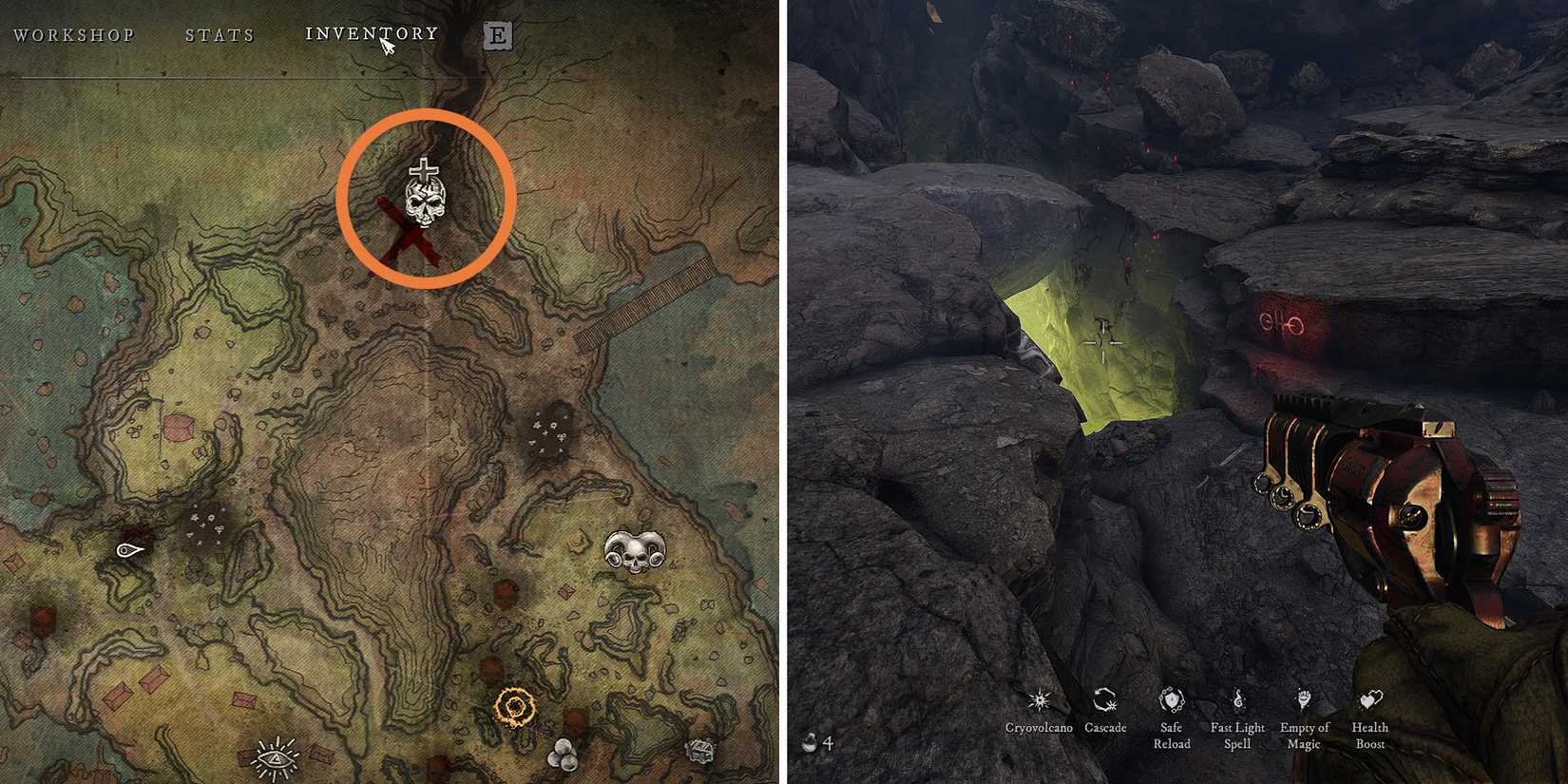
Task: Click the Empty of Magic icon
Action: tap(1303, 701)
